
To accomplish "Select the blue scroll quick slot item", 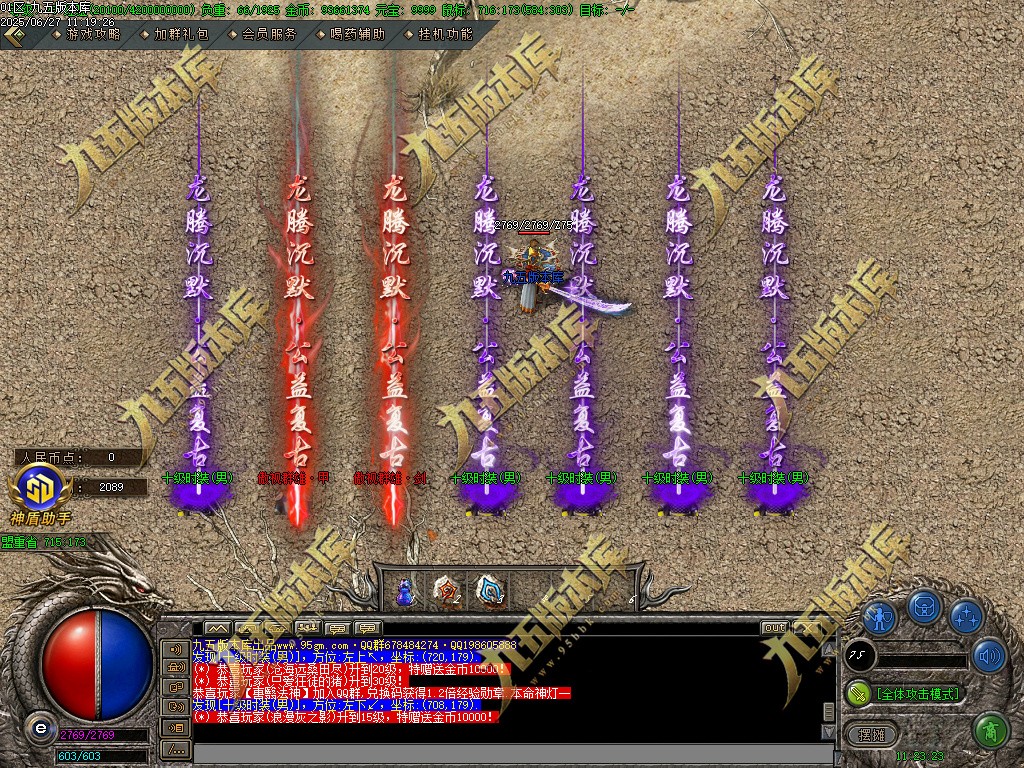I will coord(490,591).
